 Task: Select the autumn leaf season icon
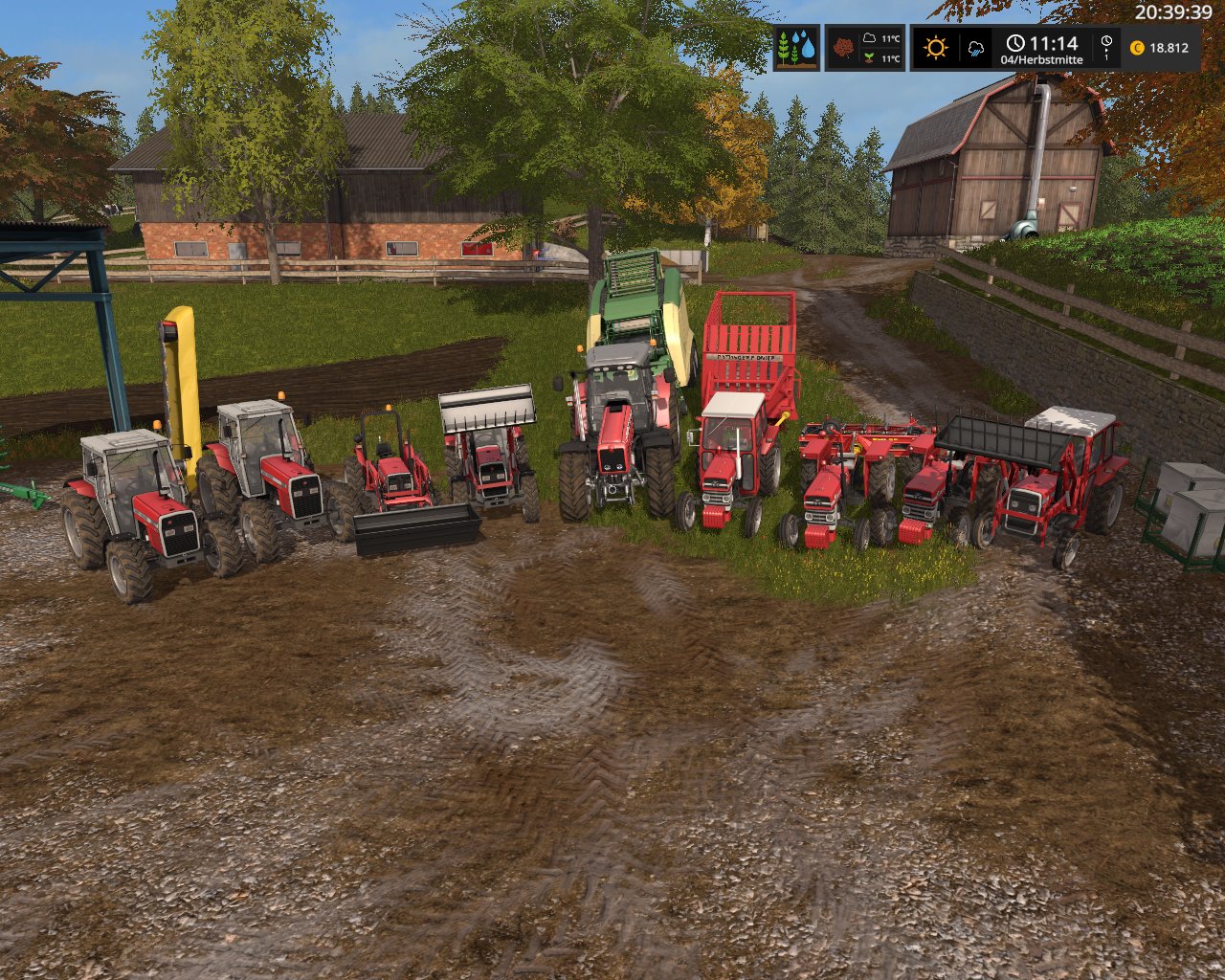(x=843, y=48)
